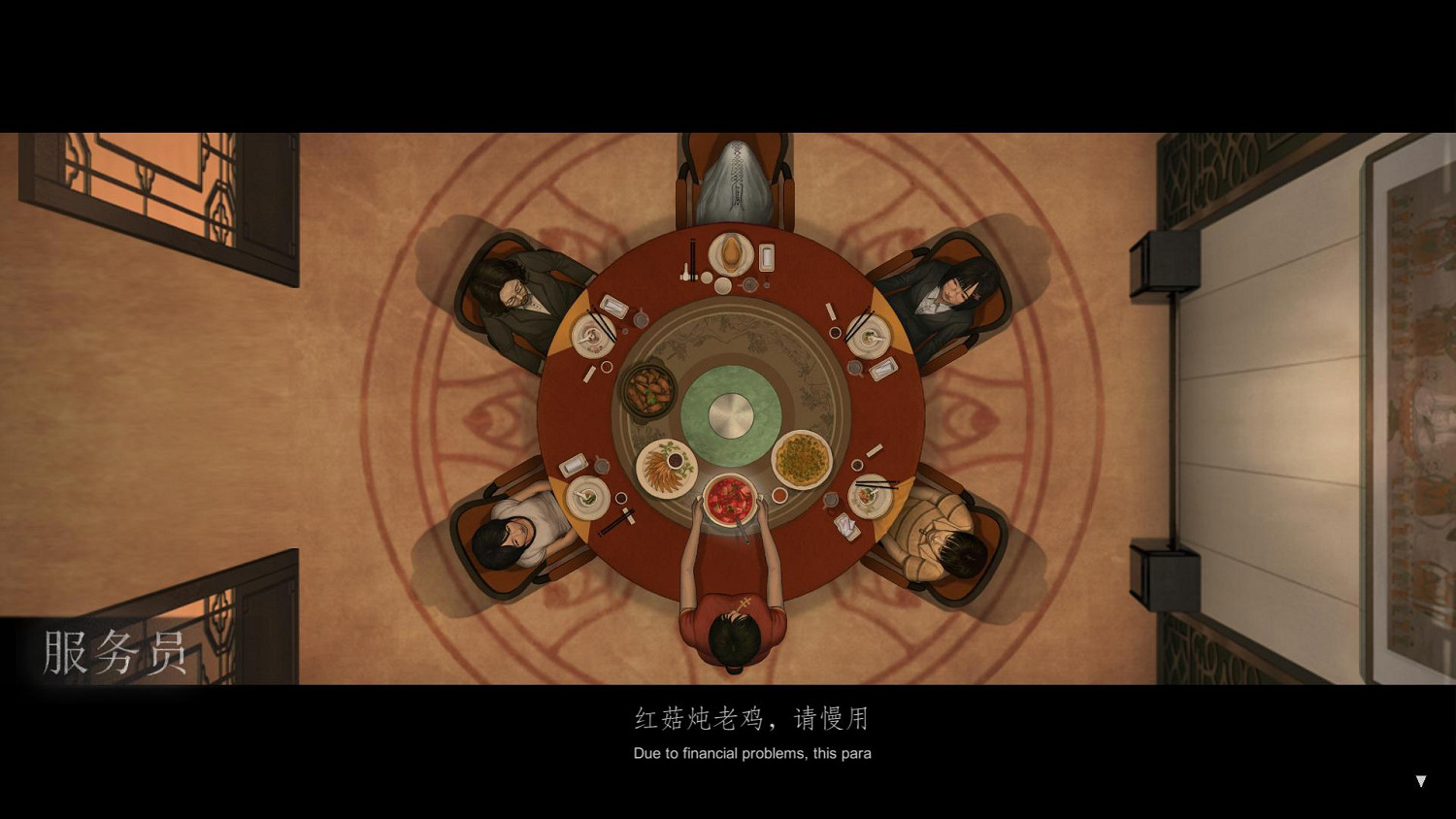The width and height of the screenshot is (1456, 819).
Task: Click the white advance arrow at bottom right
Action: (x=1420, y=781)
